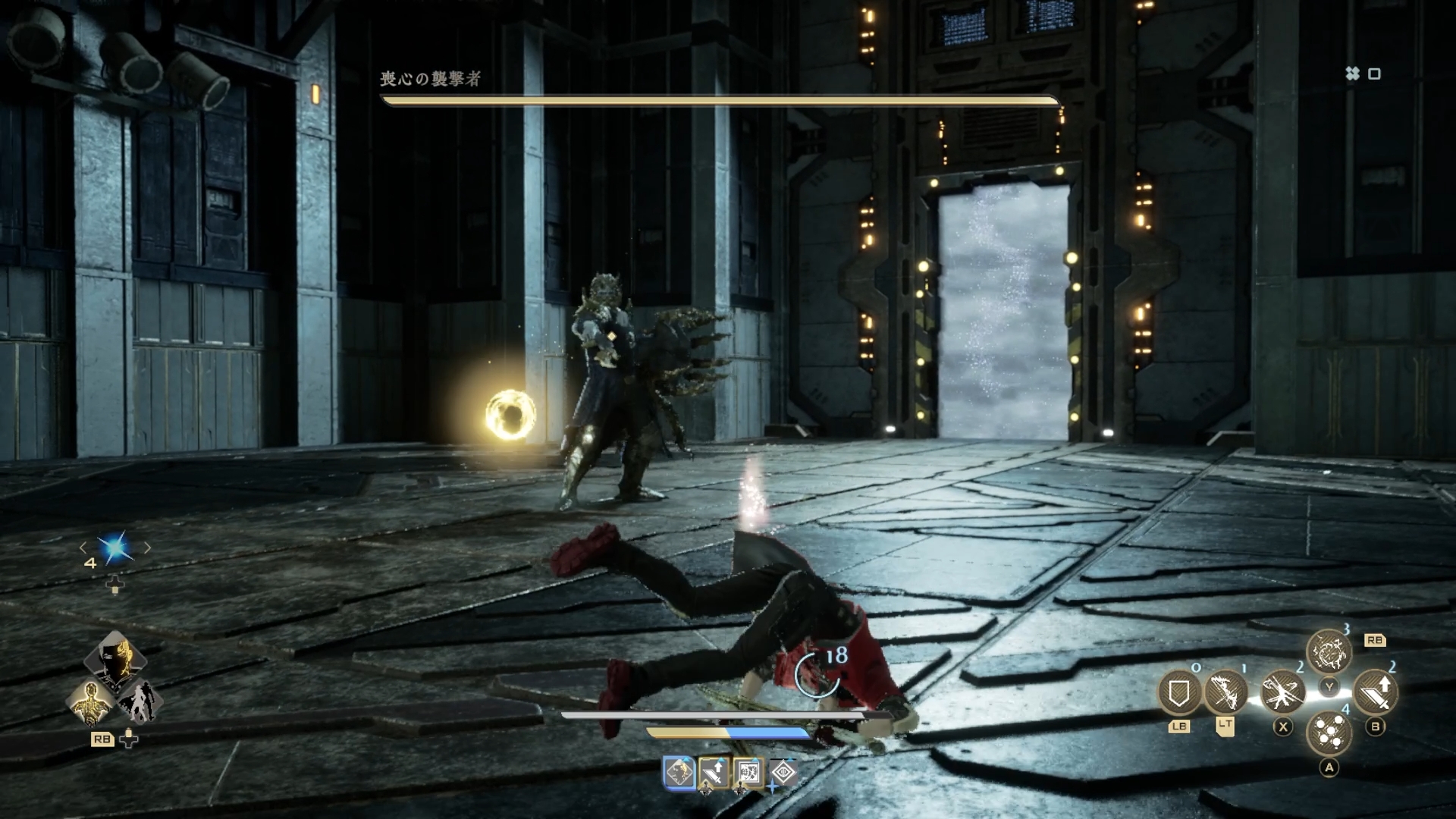The image size is (1456, 819).
Task: Activate the sword with up-arrow skill
Action: 1375,692
